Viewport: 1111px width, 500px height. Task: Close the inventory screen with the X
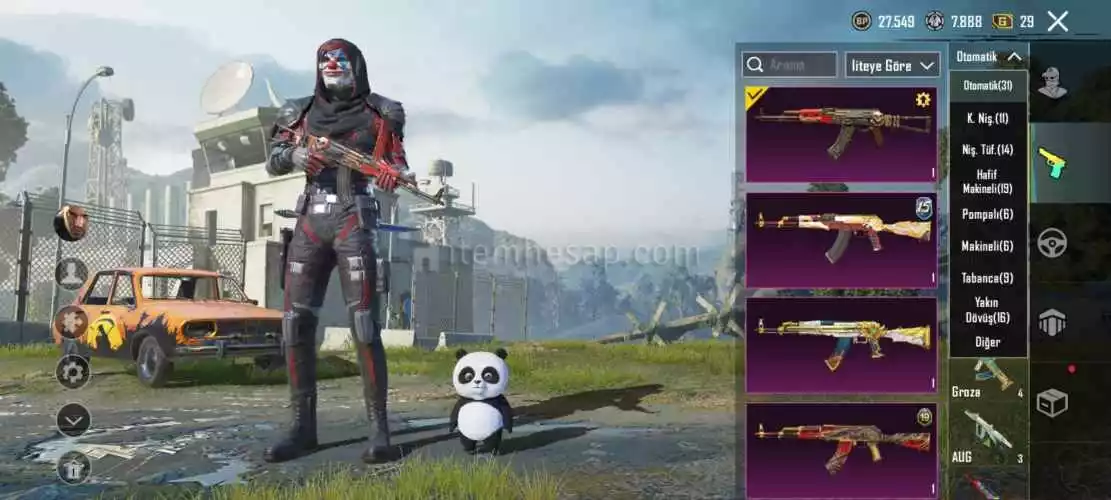[1058, 21]
